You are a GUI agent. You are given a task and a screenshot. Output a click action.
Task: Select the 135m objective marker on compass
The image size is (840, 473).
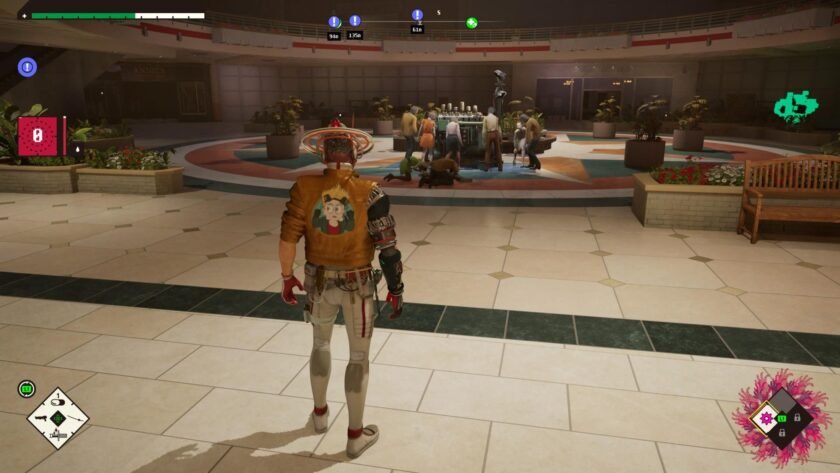355,21
